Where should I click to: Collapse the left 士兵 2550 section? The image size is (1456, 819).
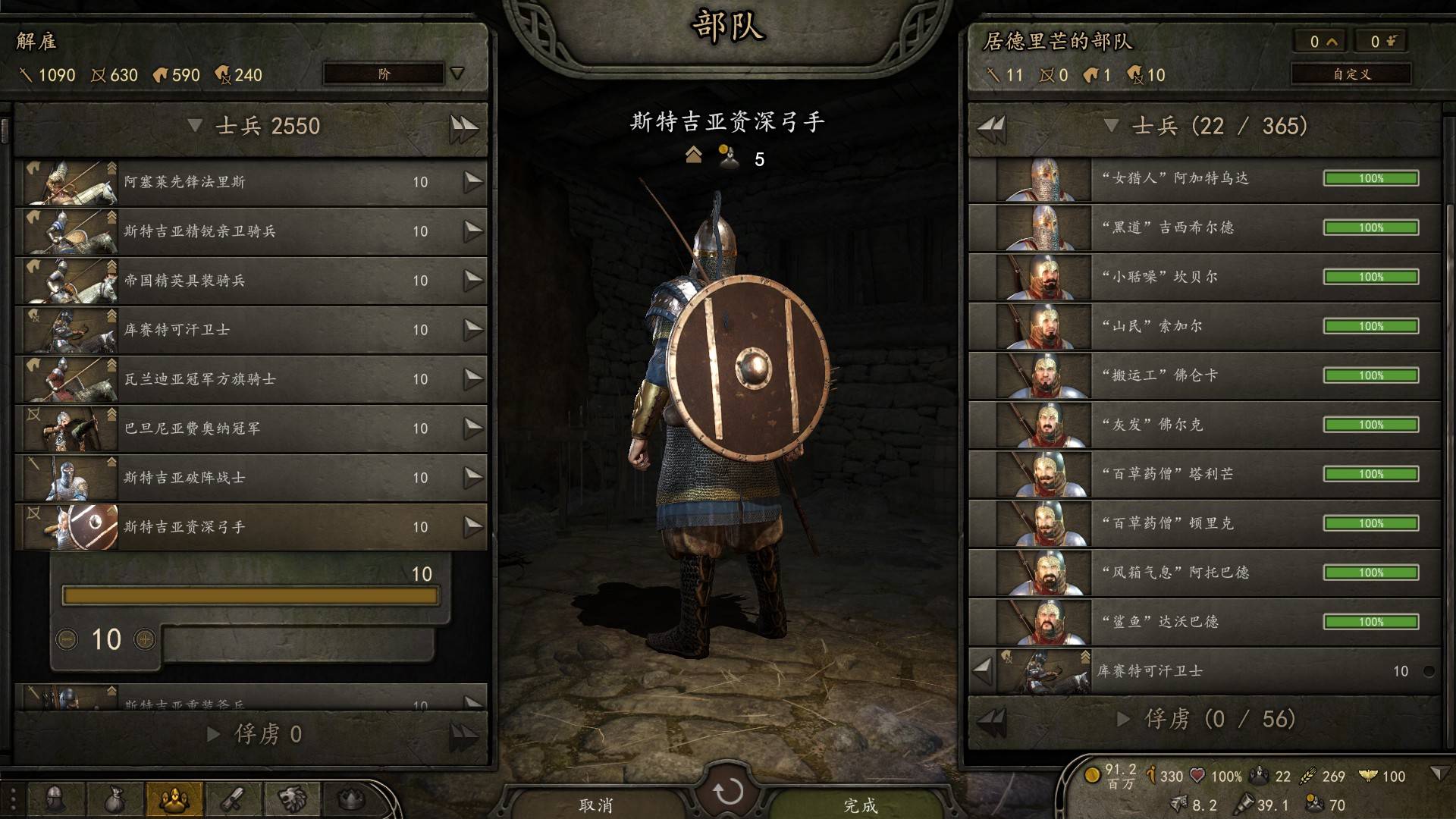pyautogui.click(x=195, y=126)
